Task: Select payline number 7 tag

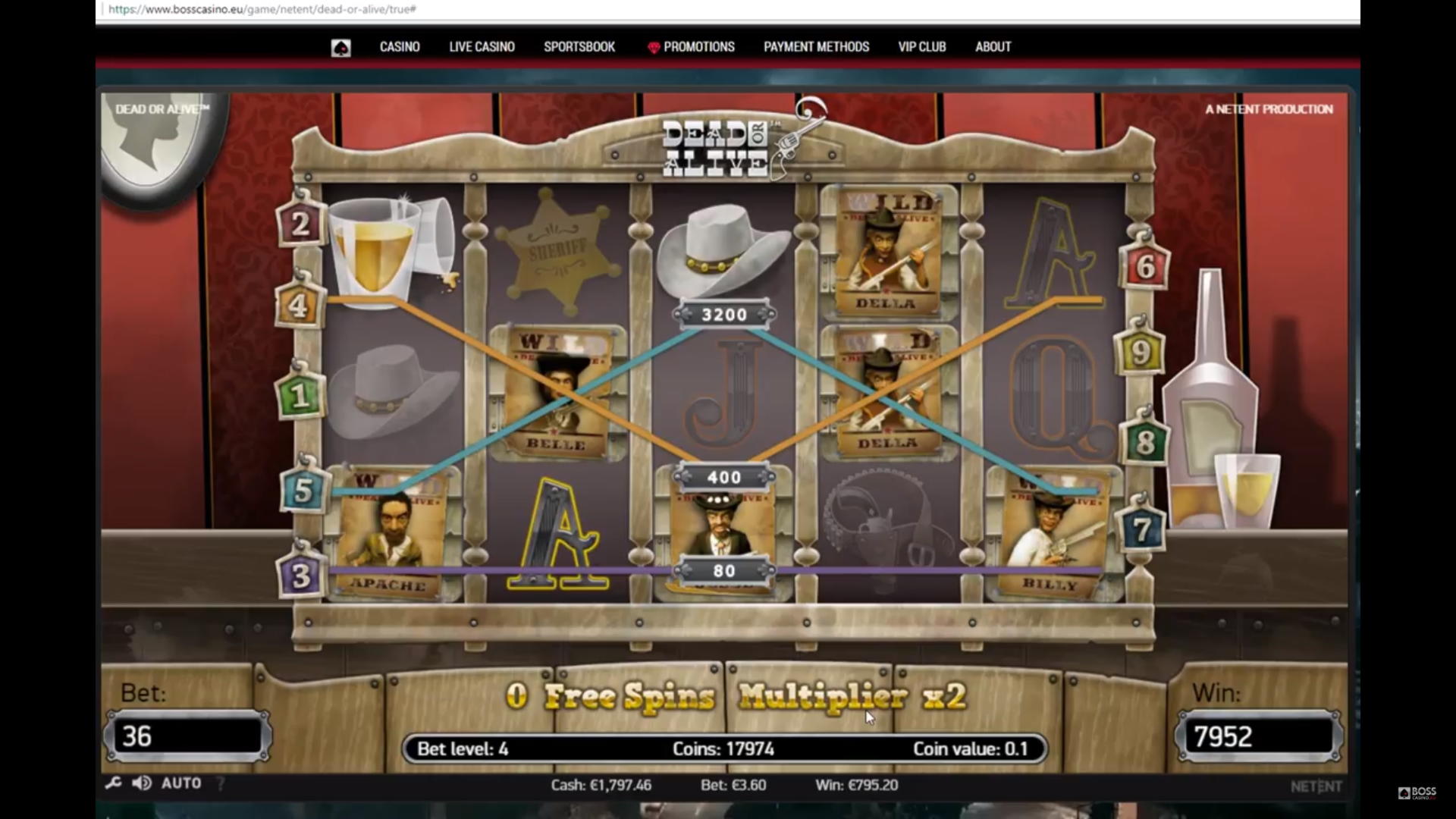Action: click(x=1141, y=529)
